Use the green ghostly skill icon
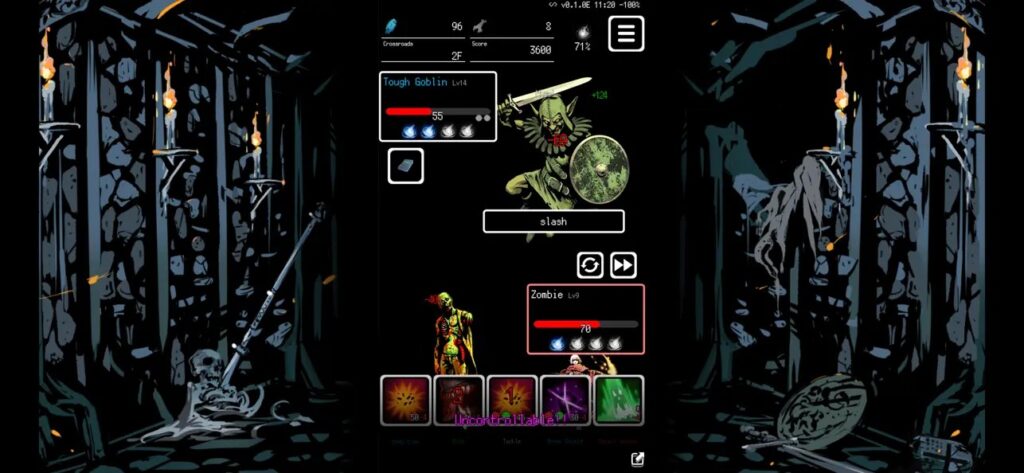Screen dimensions: 1024x473 [x=618, y=400]
